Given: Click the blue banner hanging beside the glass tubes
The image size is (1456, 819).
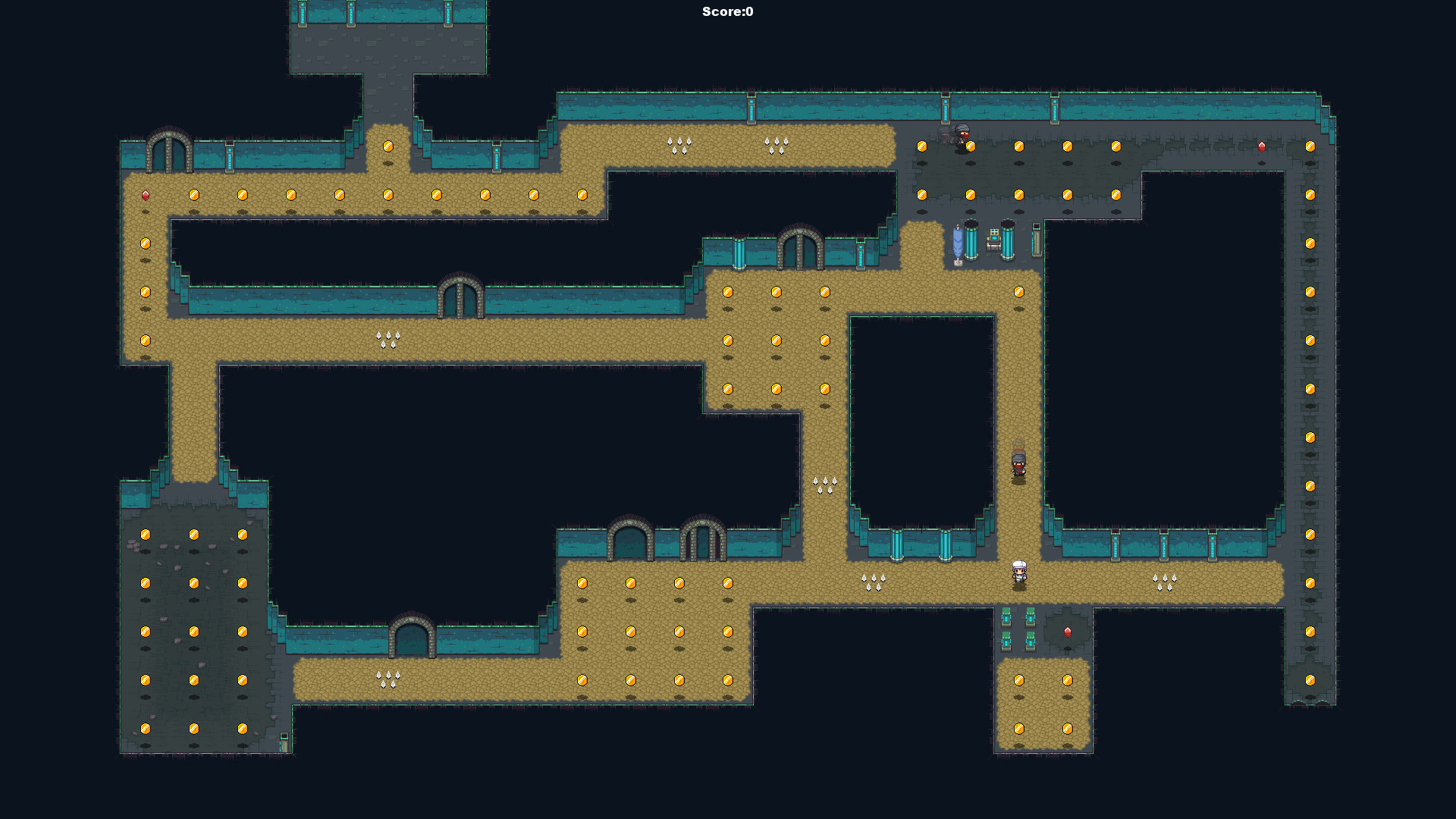Looking at the screenshot, I should click(x=957, y=243).
